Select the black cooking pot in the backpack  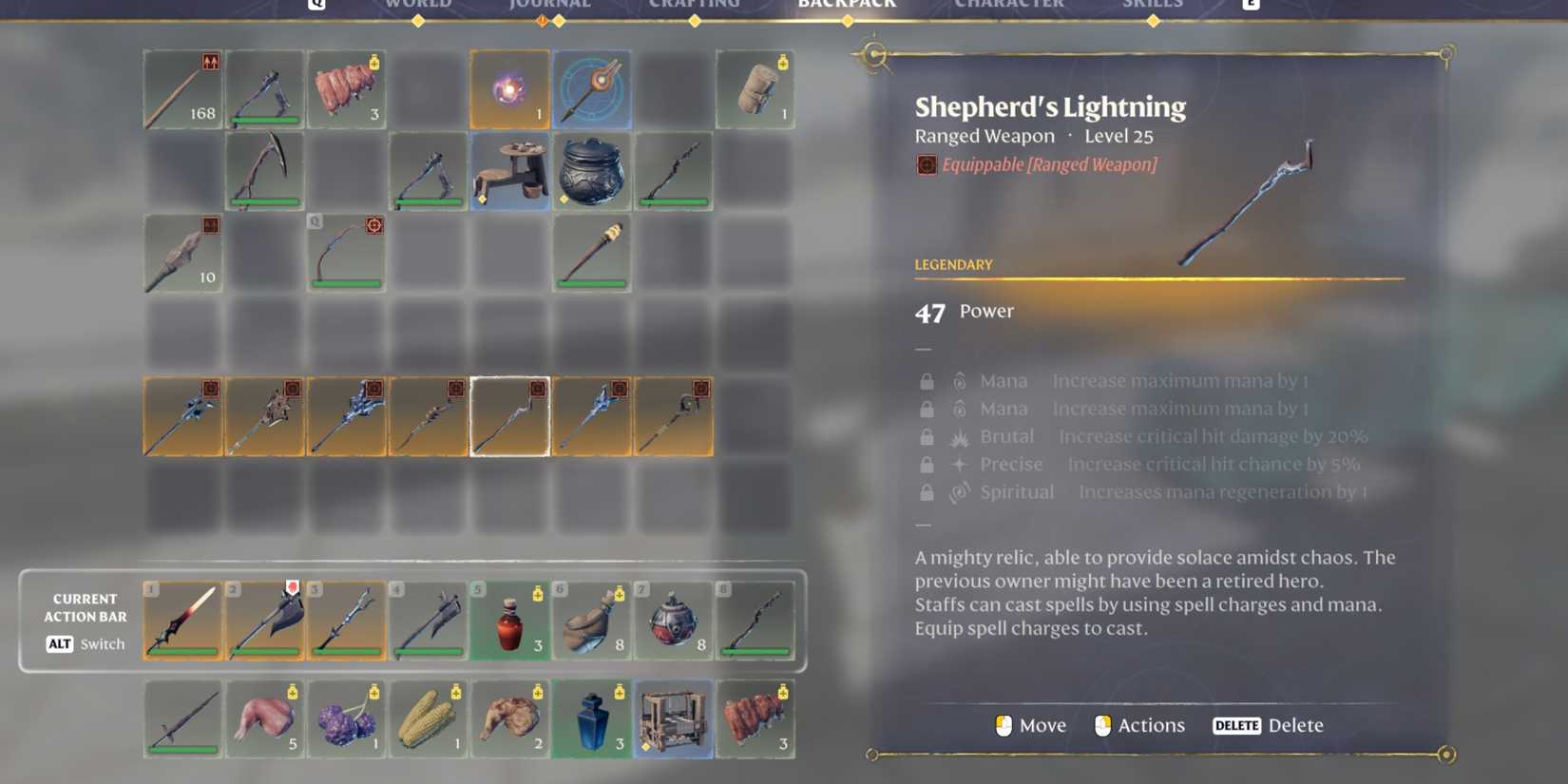[x=591, y=171]
